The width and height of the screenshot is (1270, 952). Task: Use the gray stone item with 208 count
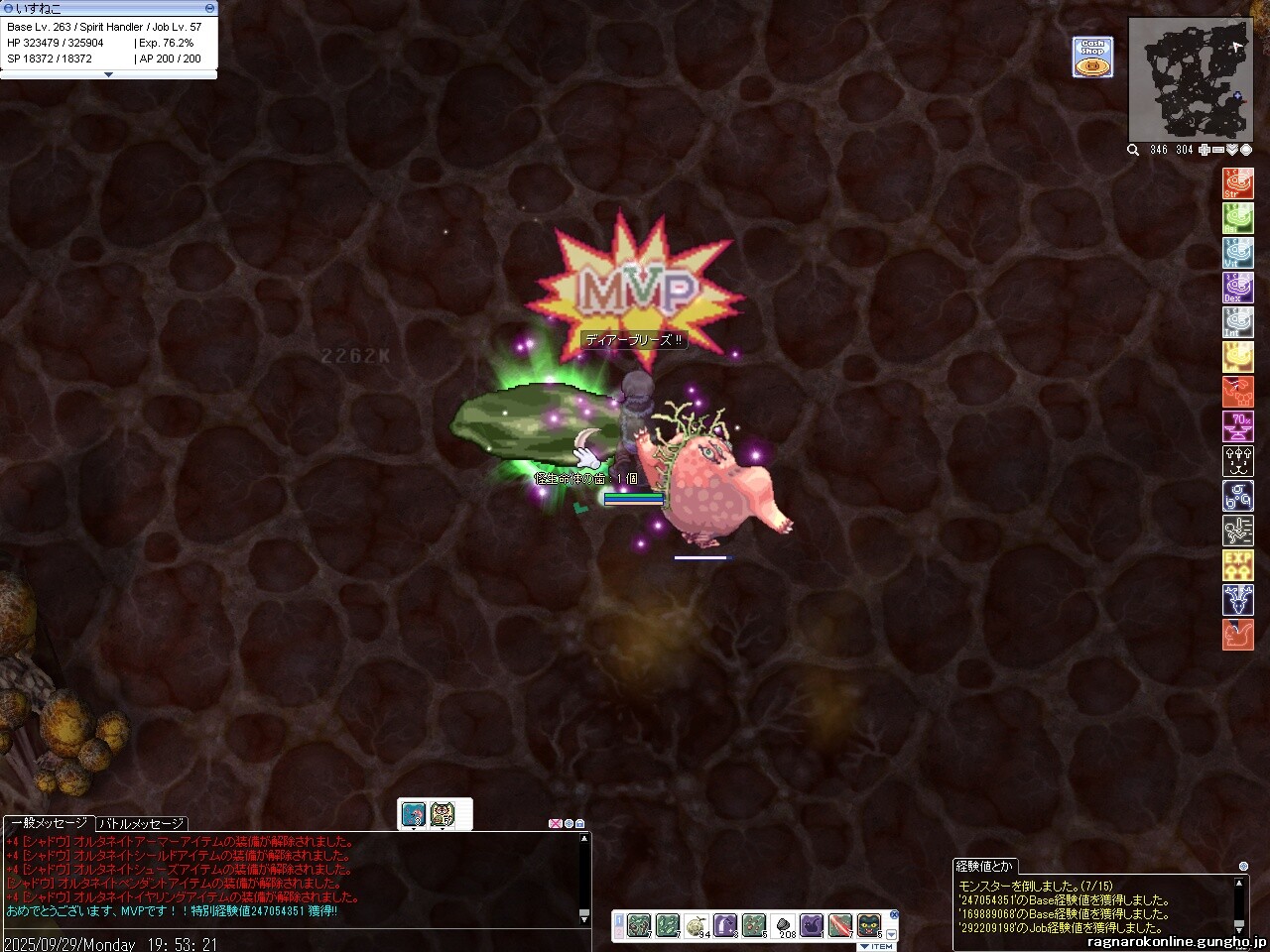(783, 926)
